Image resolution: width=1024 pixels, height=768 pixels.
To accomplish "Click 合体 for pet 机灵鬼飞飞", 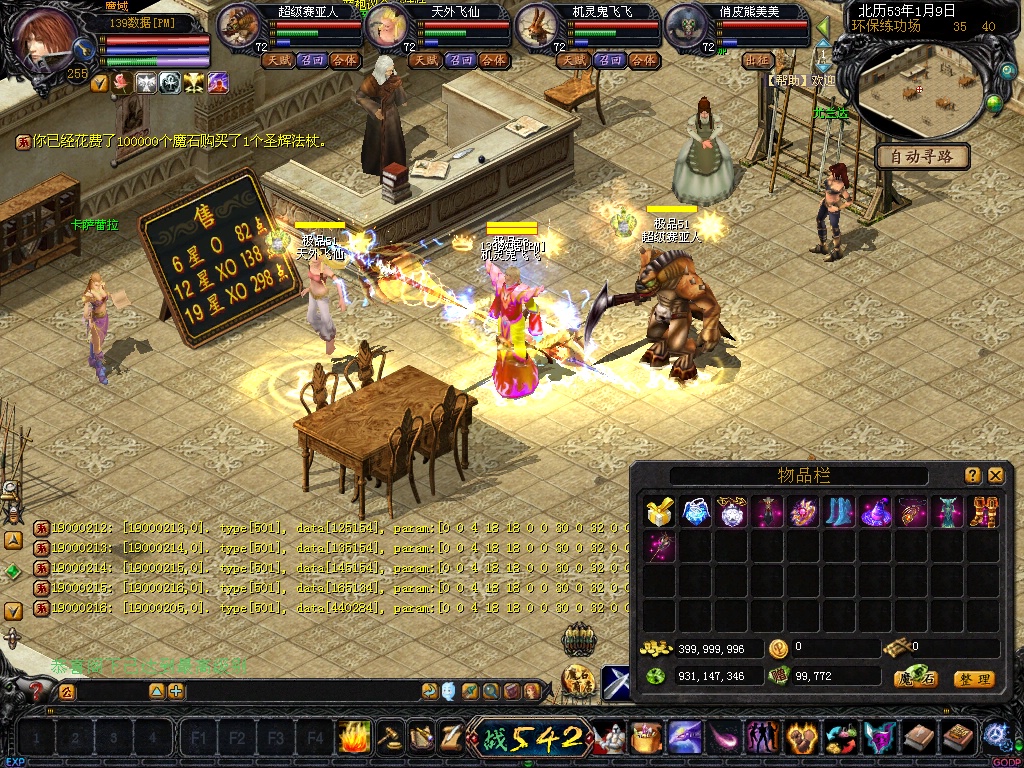I will (644, 60).
